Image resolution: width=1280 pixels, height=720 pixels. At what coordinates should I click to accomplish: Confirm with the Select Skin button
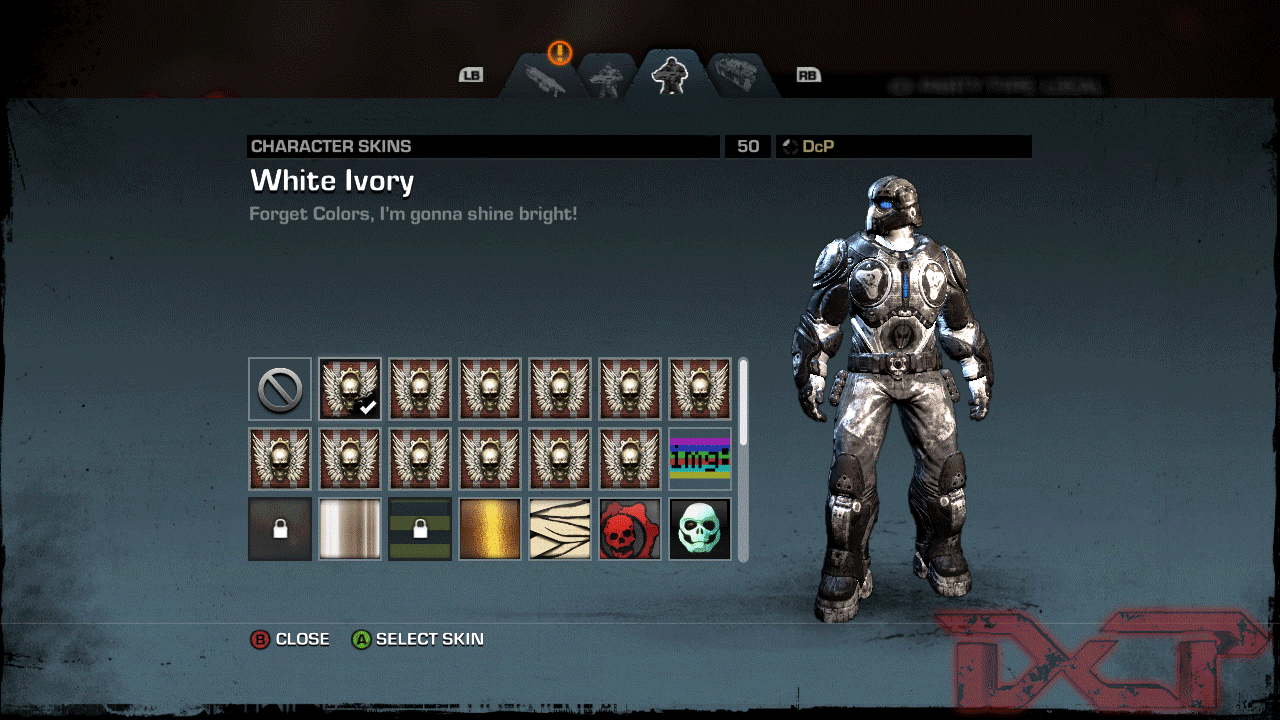(x=418, y=639)
